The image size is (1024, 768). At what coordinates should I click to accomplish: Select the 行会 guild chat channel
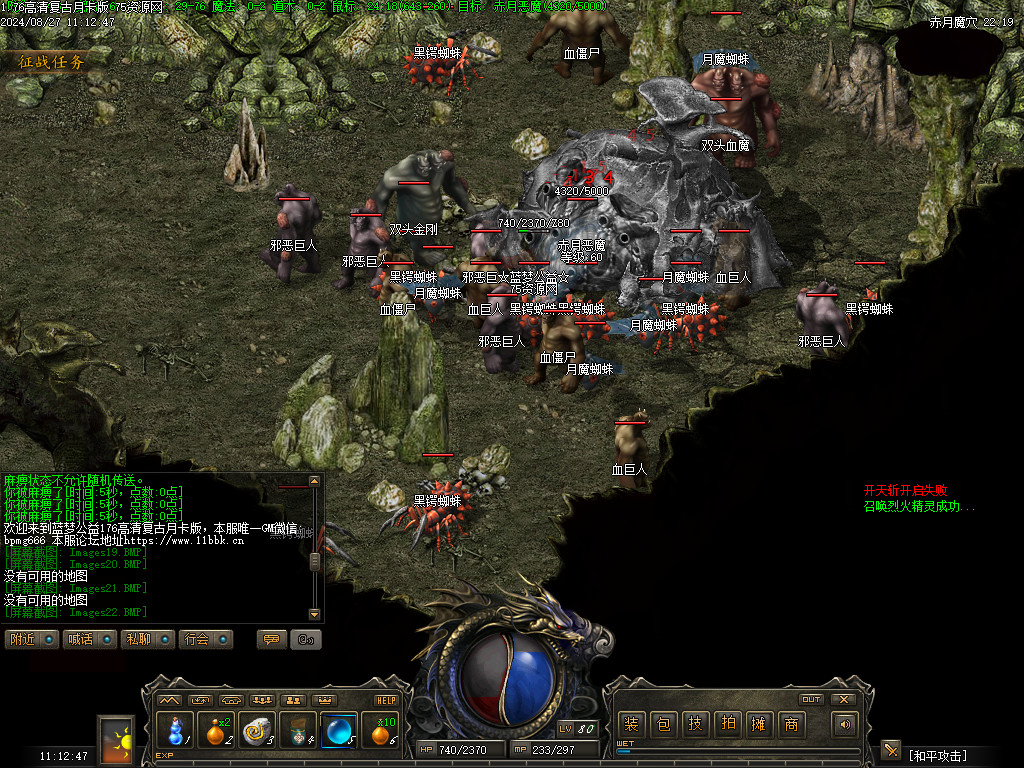point(207,639)
